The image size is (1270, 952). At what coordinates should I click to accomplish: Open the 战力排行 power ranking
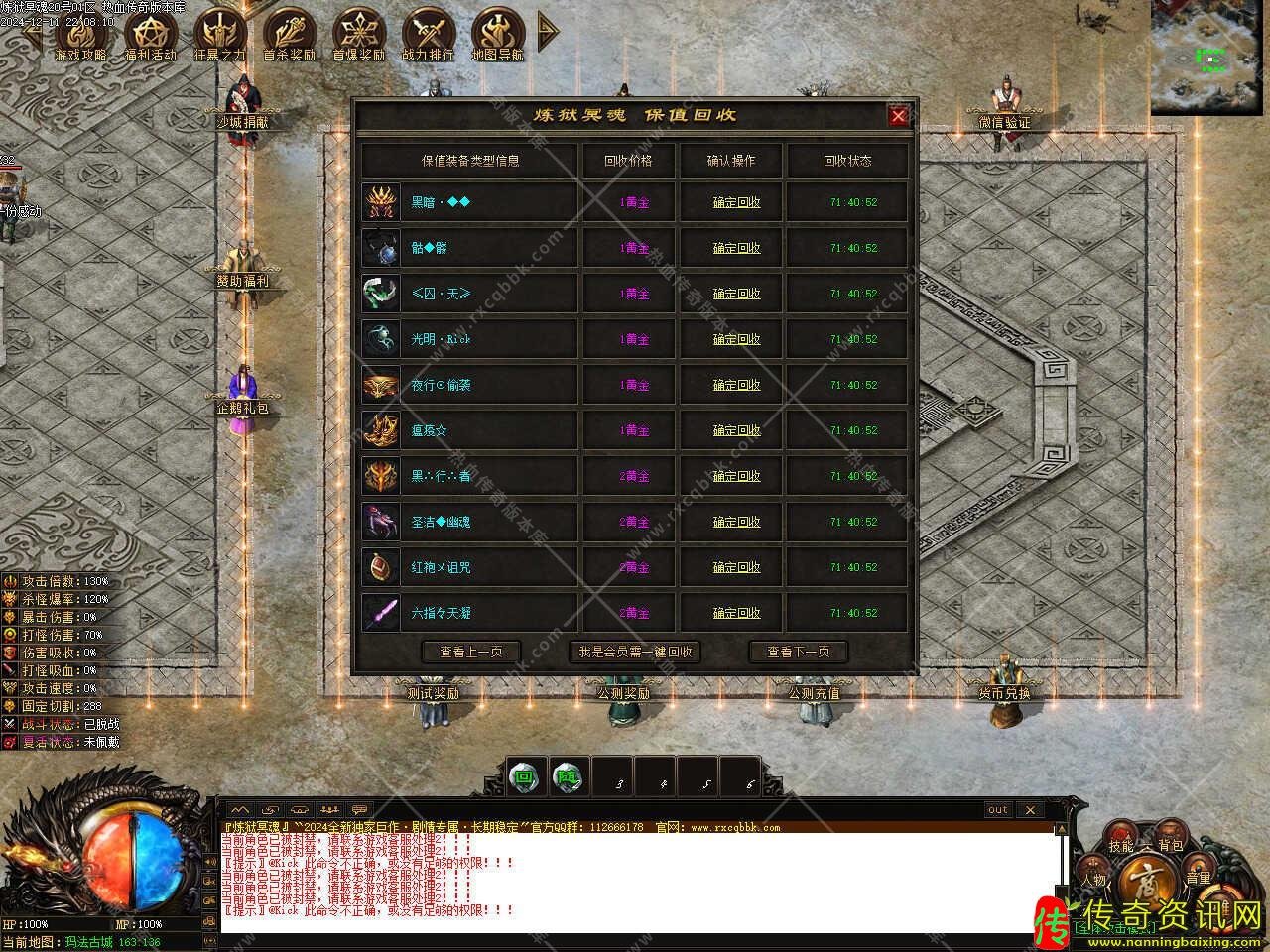(x=428, y=34)
